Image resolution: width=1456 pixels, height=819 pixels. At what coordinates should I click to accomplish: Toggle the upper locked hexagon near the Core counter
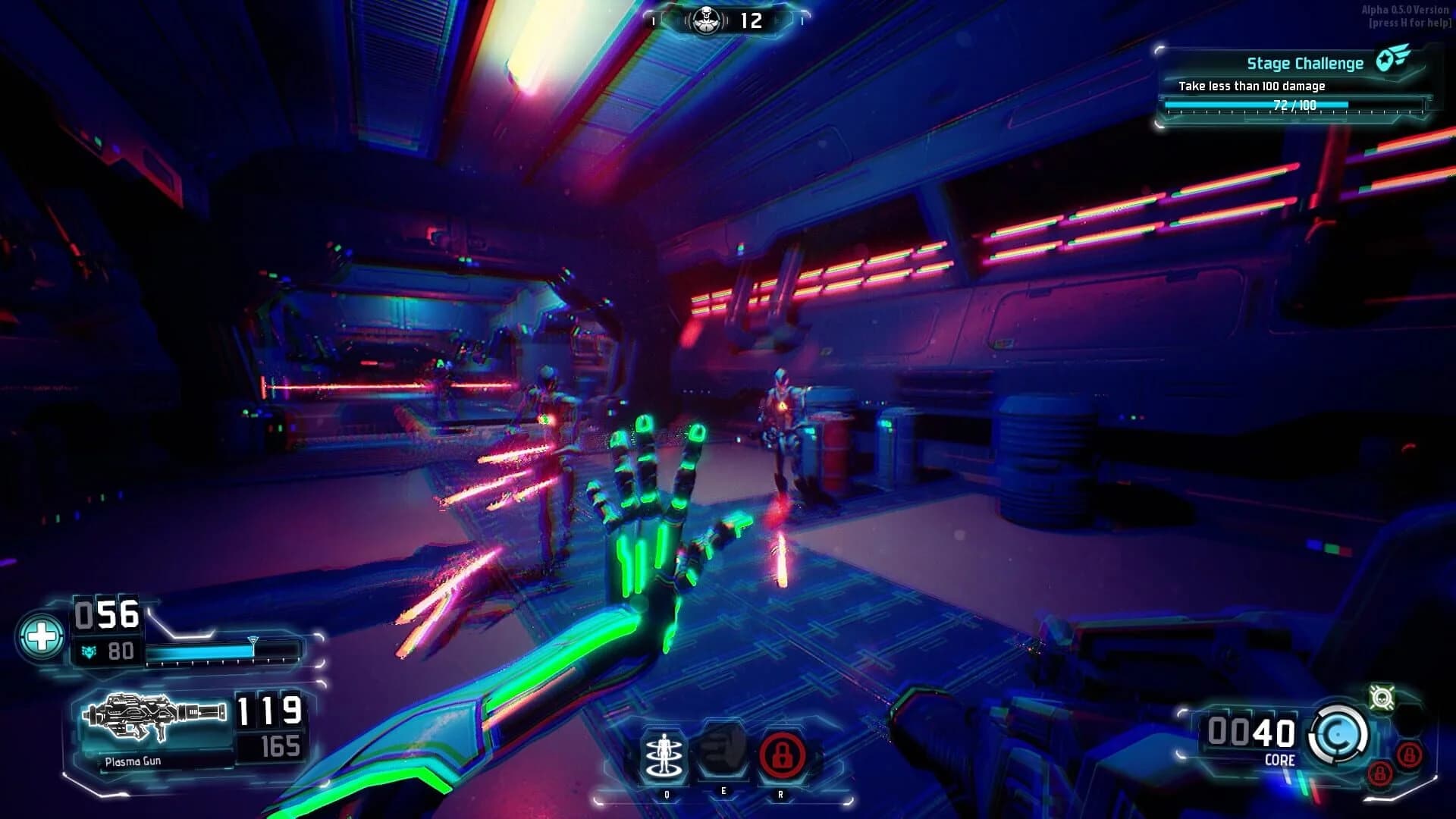click(x=1410, y=756)
